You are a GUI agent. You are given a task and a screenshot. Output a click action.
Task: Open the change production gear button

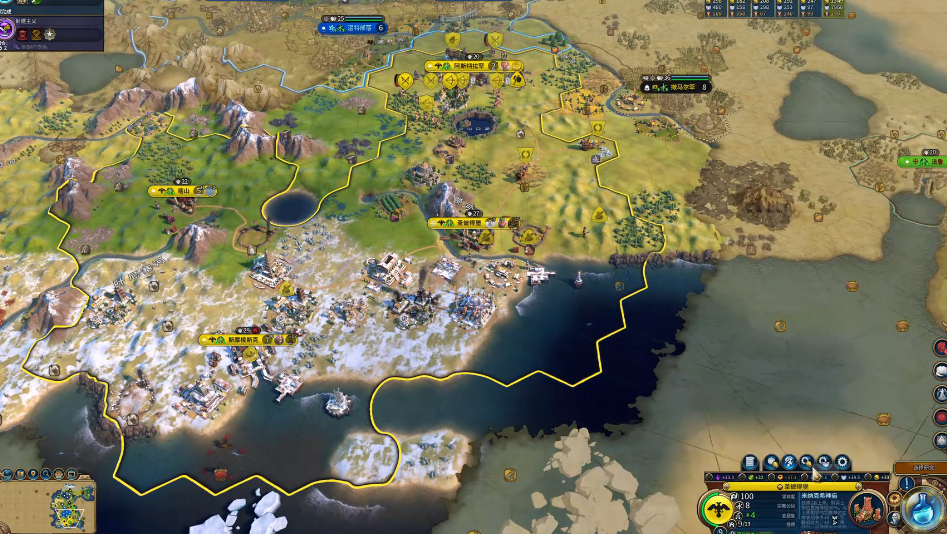tap(841, 462)
